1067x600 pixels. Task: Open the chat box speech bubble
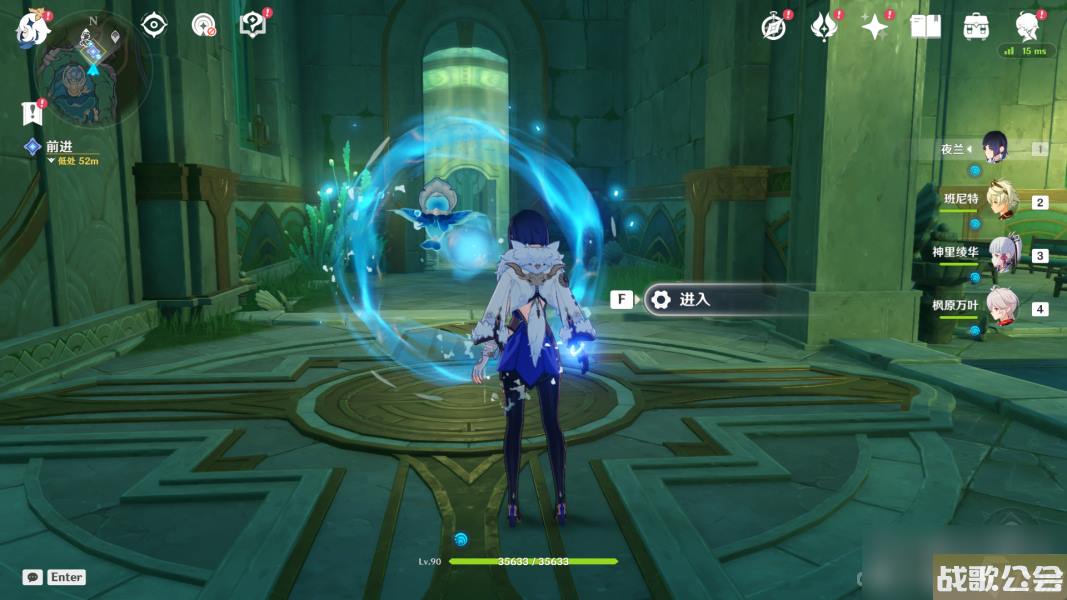33,577
